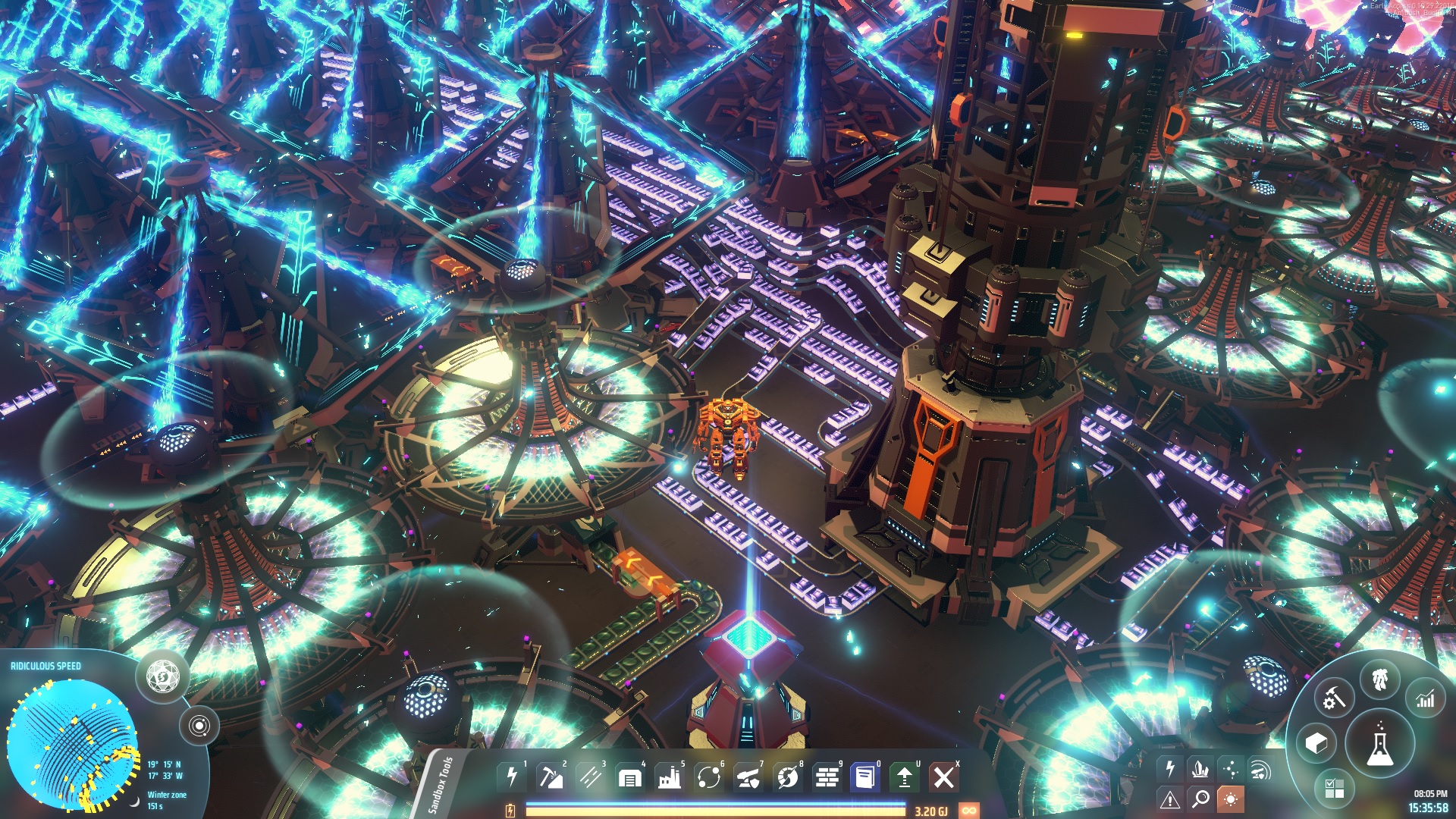
Task: Toggle the radar coverage display
Action: [x=1261, y=770]
